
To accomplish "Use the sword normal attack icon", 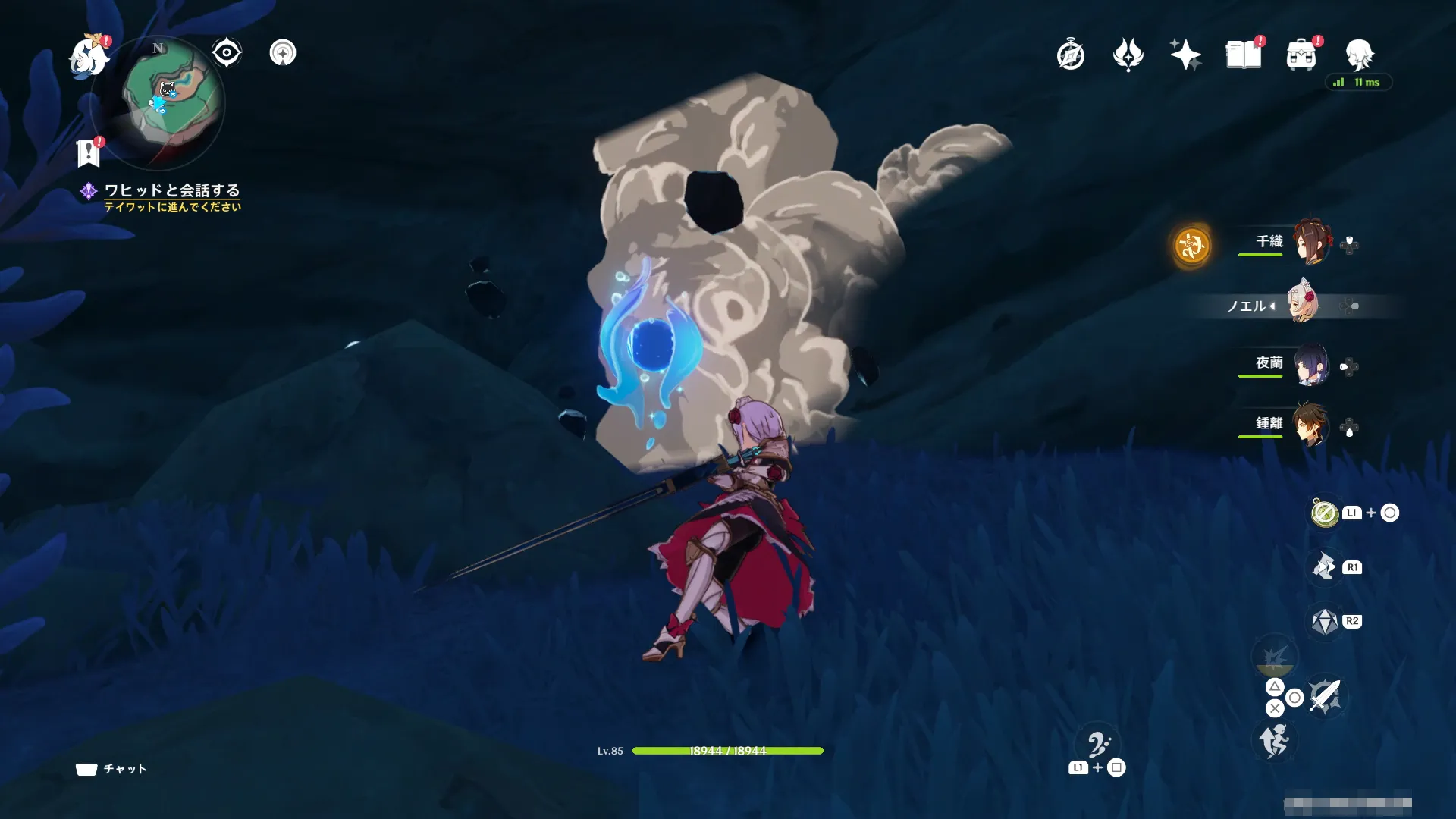I will pos(1325,695).
